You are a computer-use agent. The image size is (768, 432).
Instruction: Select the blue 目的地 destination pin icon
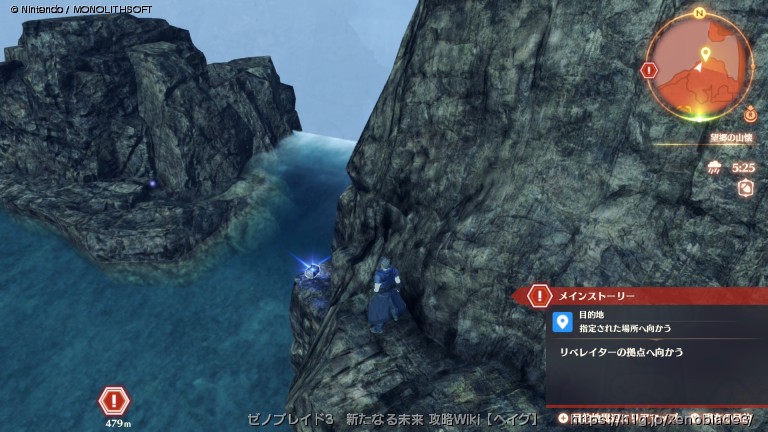point(562,321)
